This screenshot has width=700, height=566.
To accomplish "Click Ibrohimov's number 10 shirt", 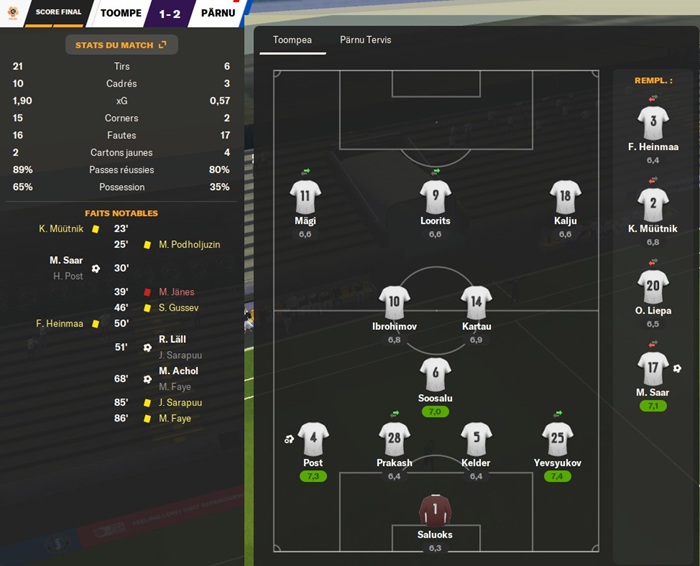I will tap(394, 302).
